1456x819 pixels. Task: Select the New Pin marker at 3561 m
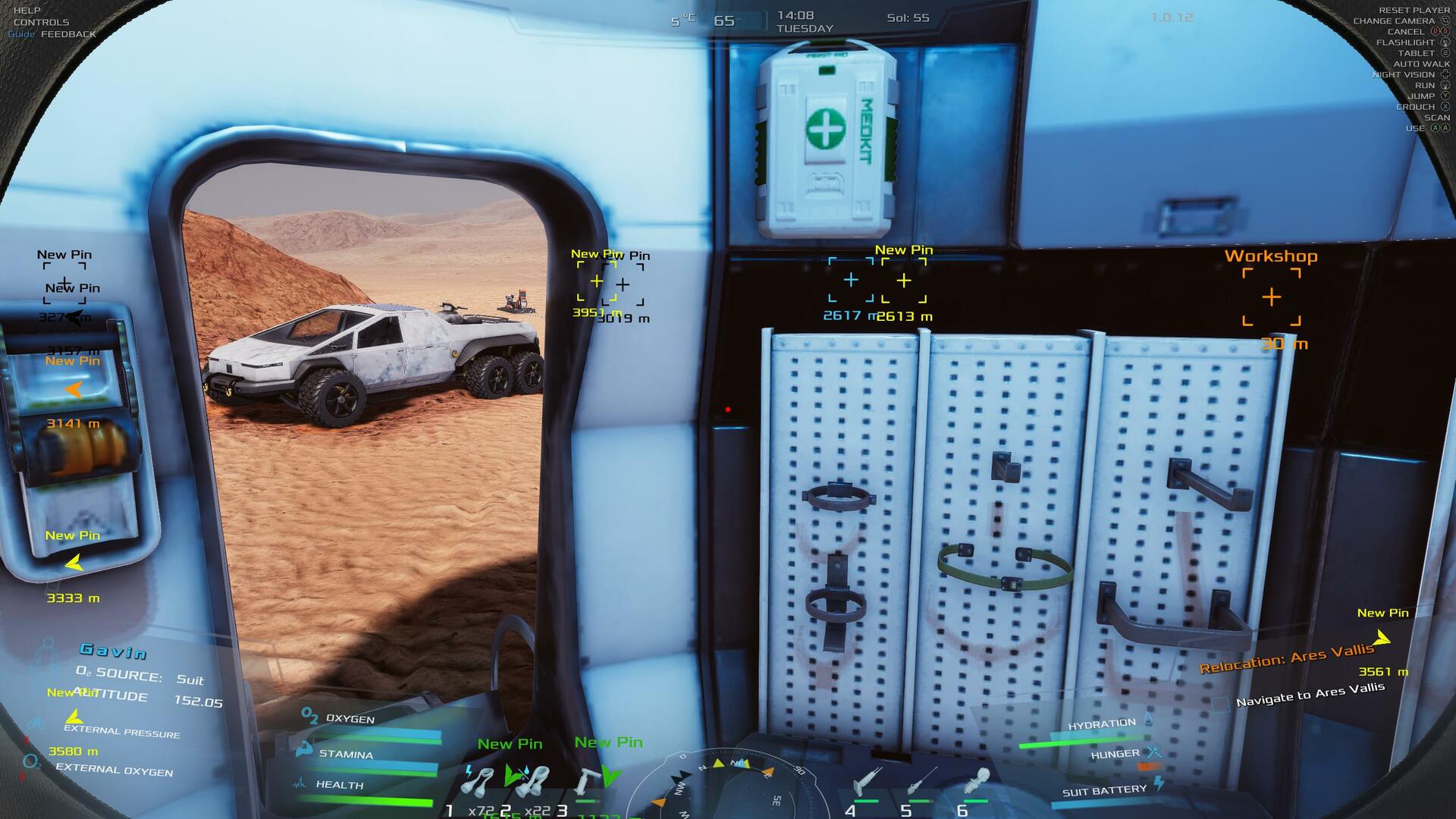(x=1382, y=639)
